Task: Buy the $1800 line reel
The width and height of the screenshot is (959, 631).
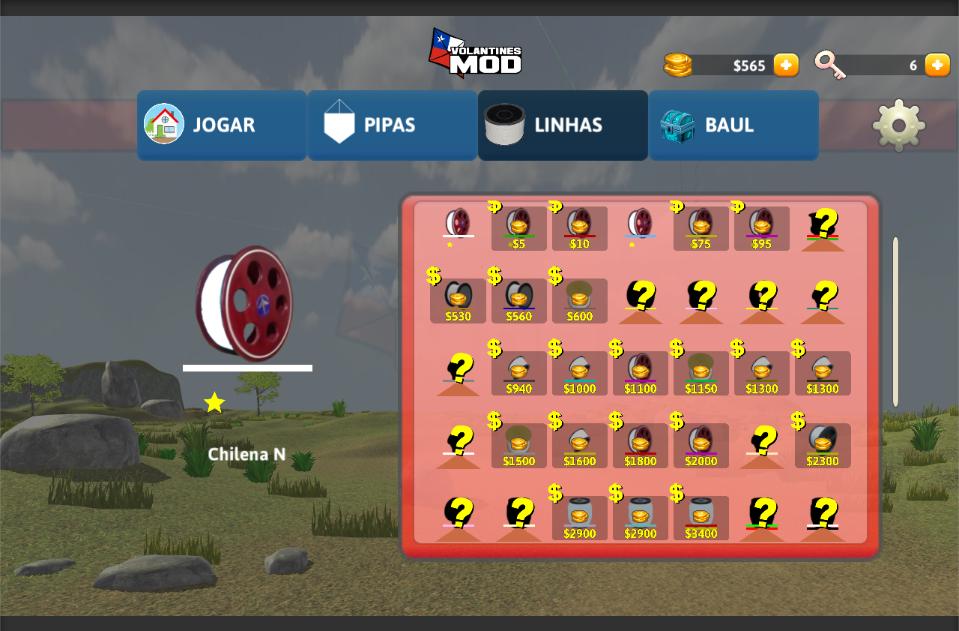Action: pos(640,445)
